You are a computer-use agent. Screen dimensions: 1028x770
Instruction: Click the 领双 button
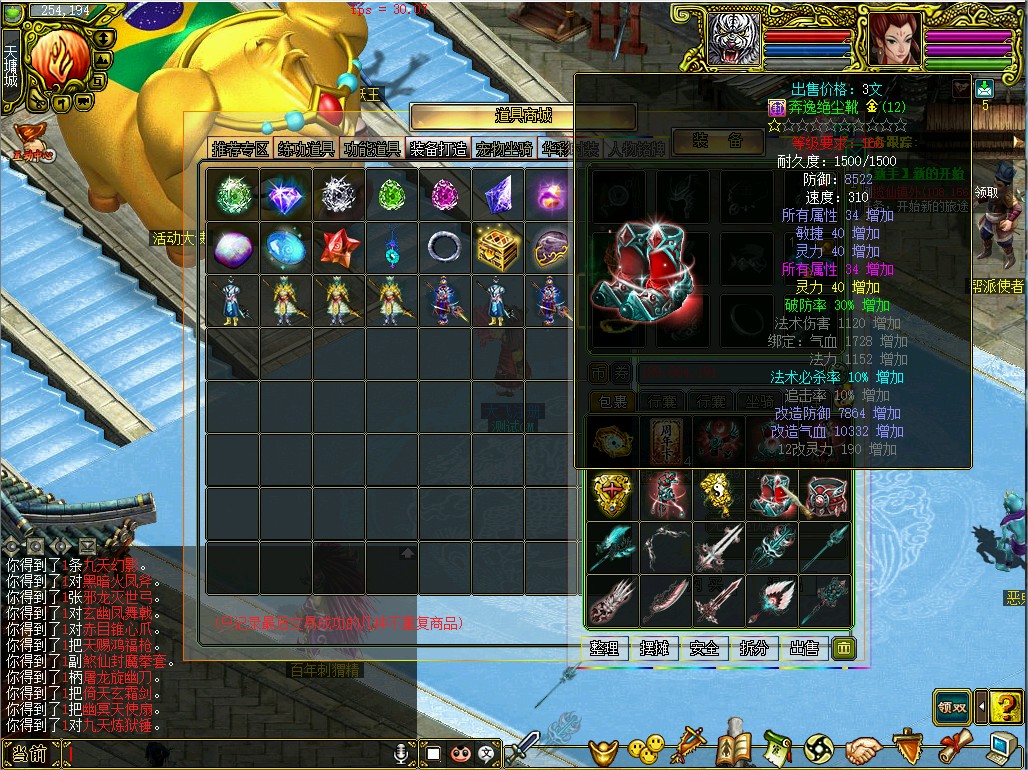coord(952,706)
